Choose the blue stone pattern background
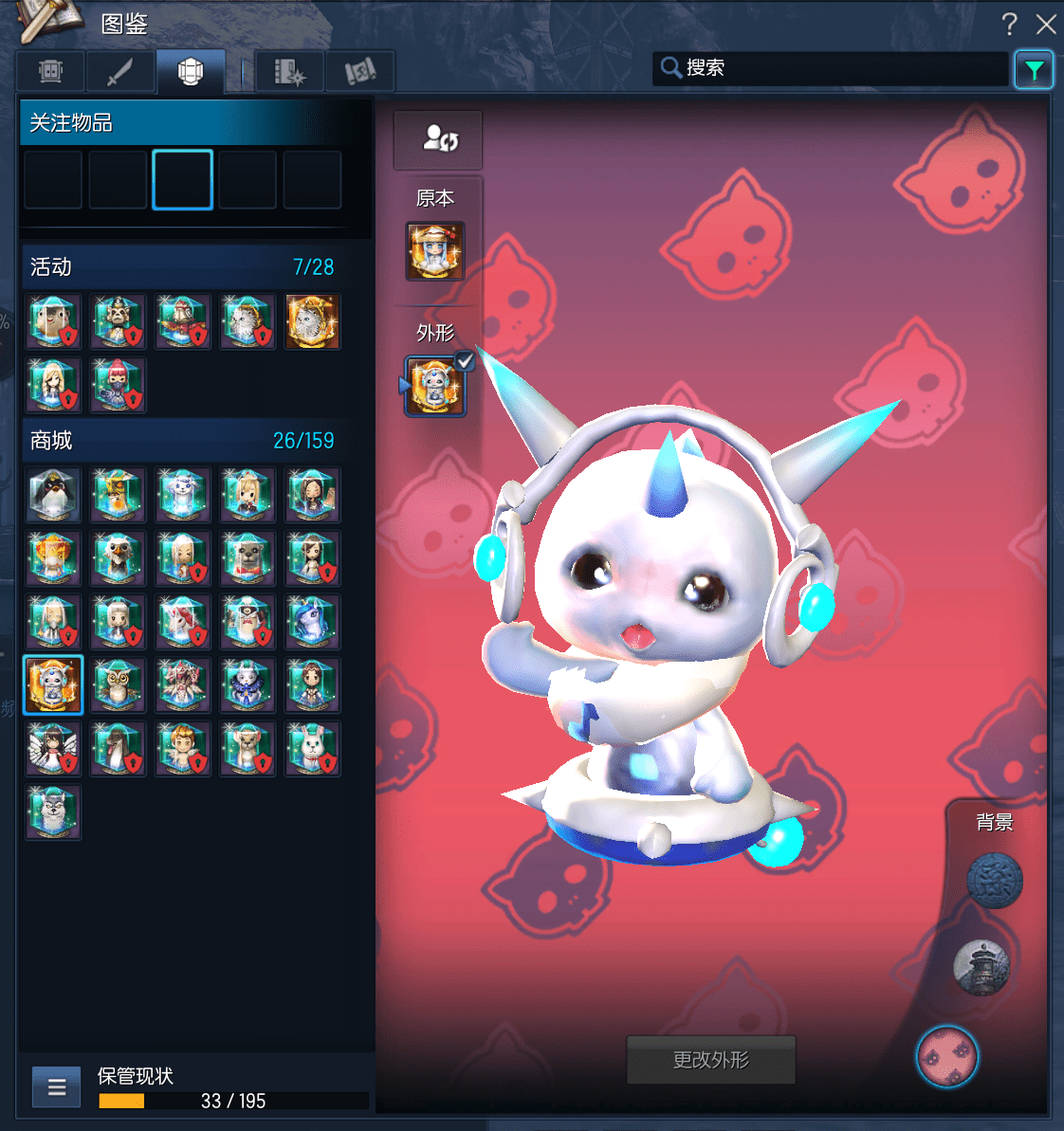The image size is (1064, 1131). (994, 881)
